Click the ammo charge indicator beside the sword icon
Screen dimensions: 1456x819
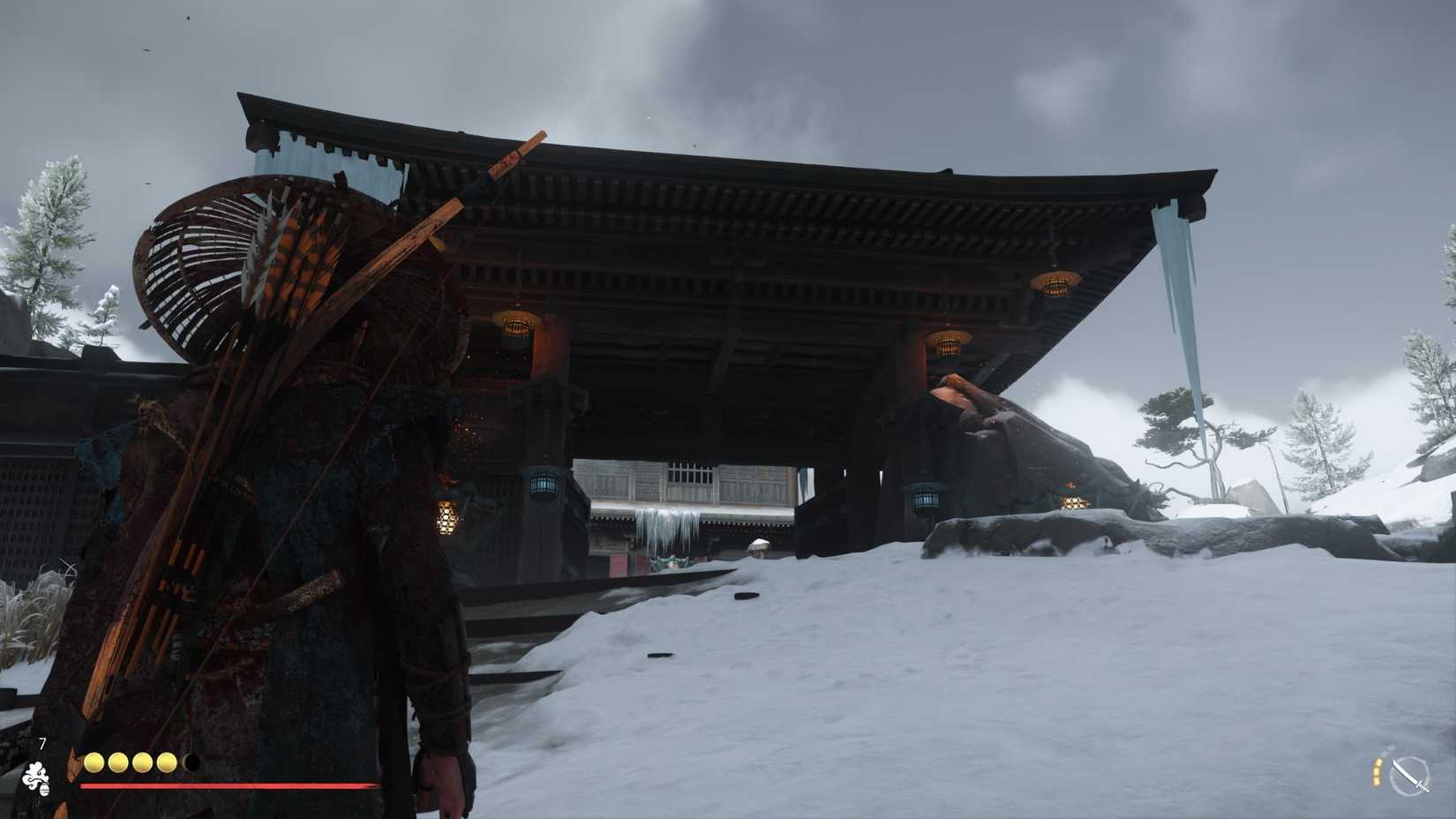click(x=1377, y=774)
